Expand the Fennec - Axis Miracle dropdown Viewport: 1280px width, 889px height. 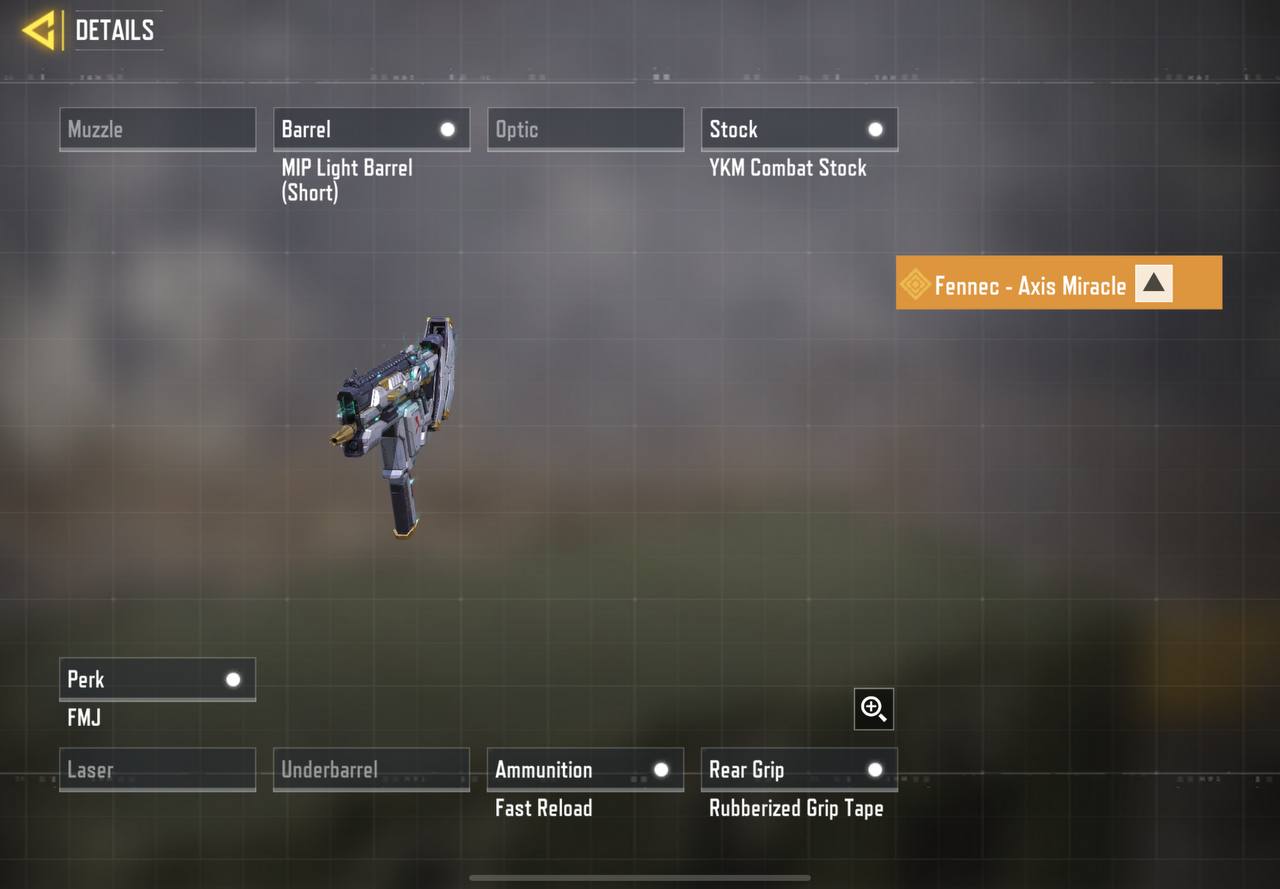[1153, 284]
